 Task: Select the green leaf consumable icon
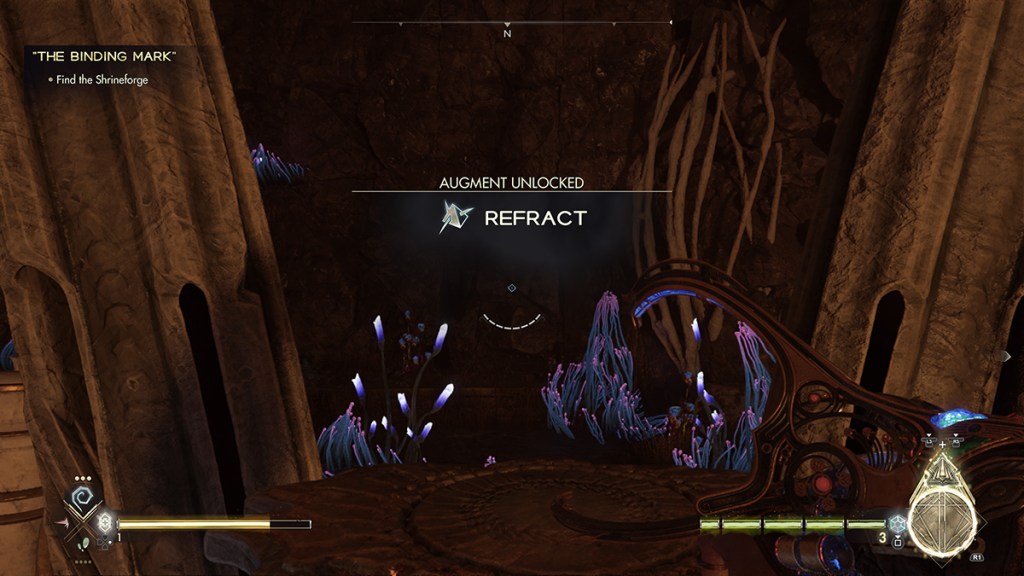tap(85, 543)
